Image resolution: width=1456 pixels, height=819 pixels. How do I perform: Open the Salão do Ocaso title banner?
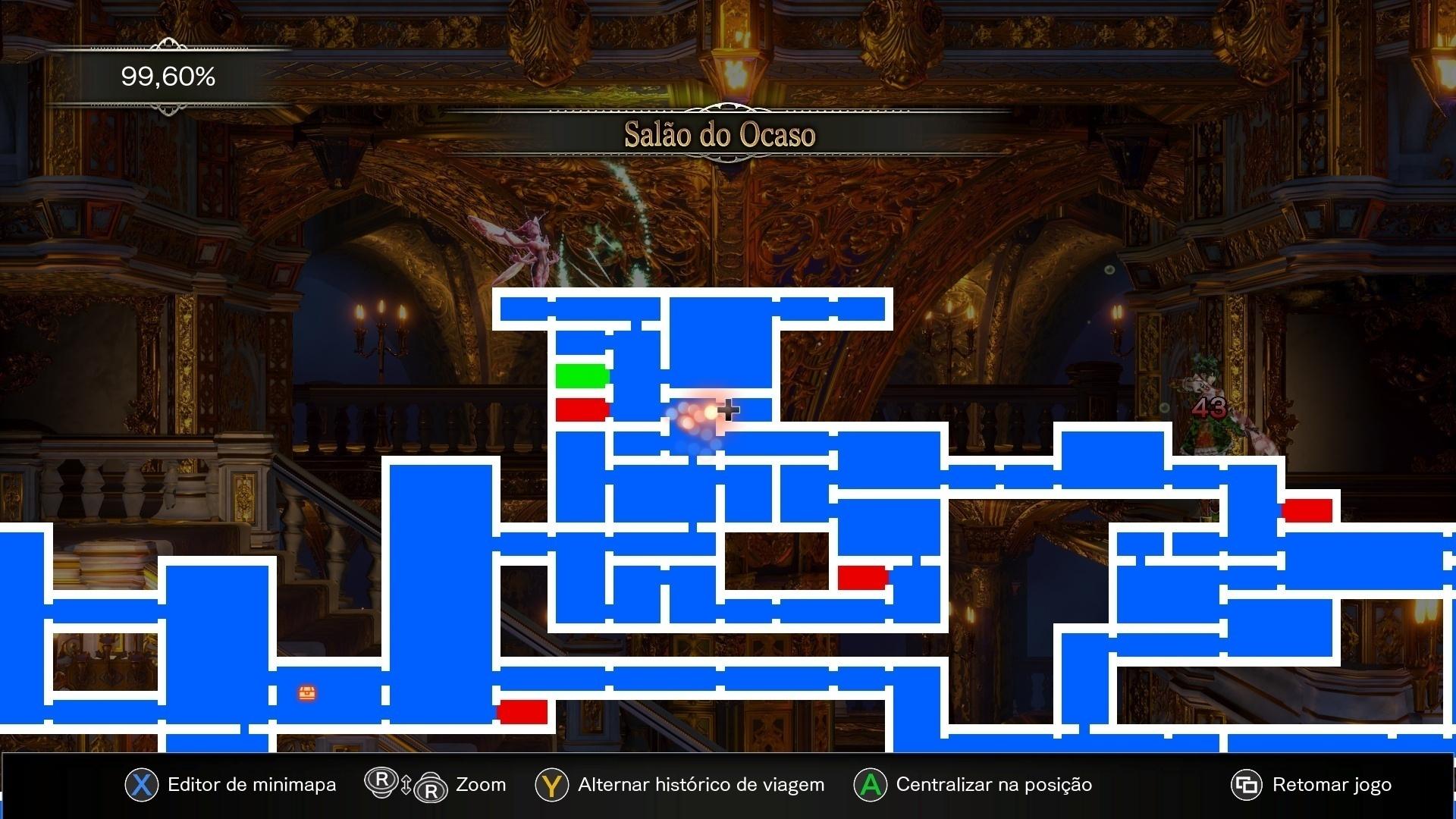[x=720, y=135]
